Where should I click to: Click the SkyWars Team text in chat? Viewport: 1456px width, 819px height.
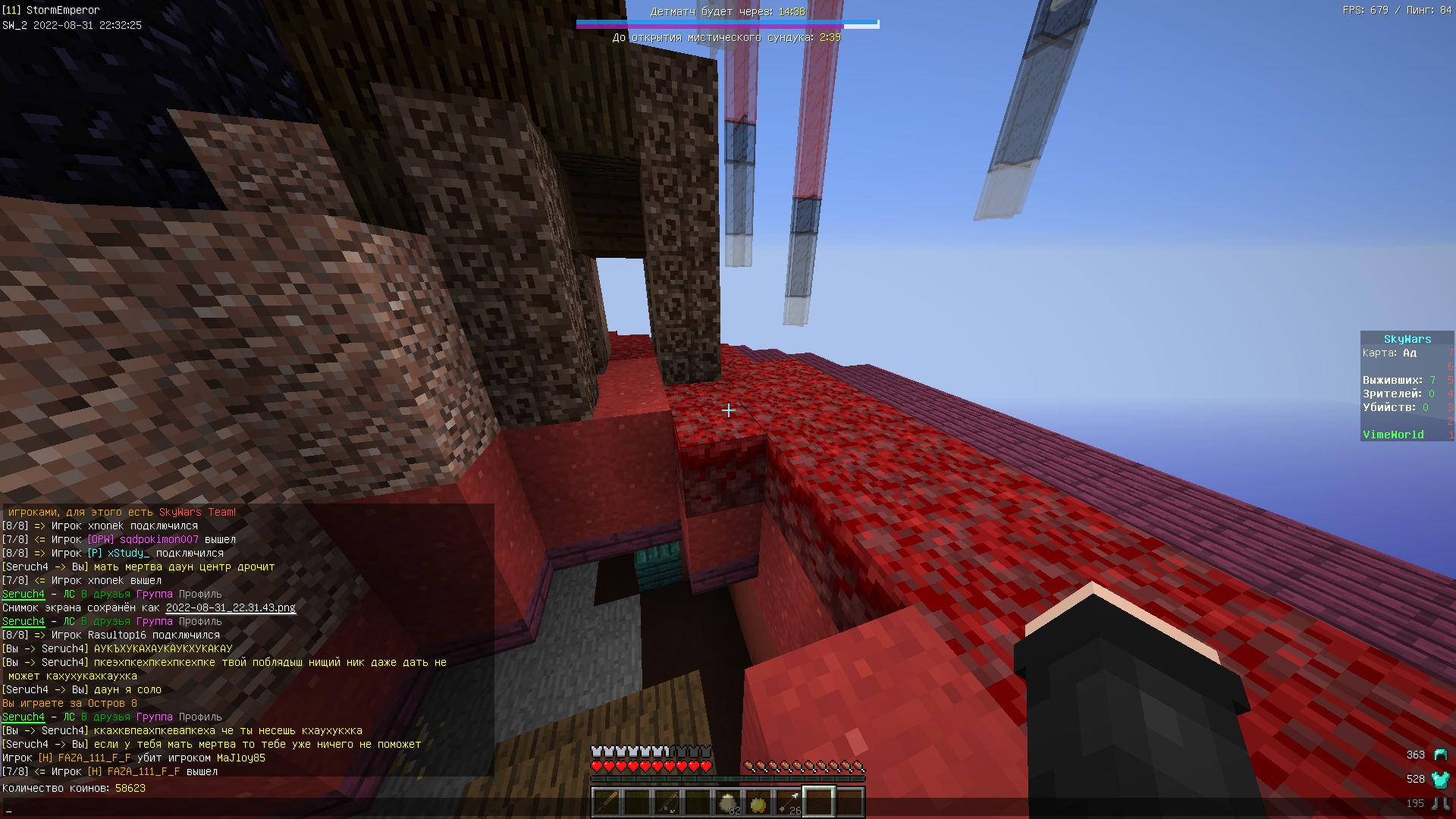point(196,512)
